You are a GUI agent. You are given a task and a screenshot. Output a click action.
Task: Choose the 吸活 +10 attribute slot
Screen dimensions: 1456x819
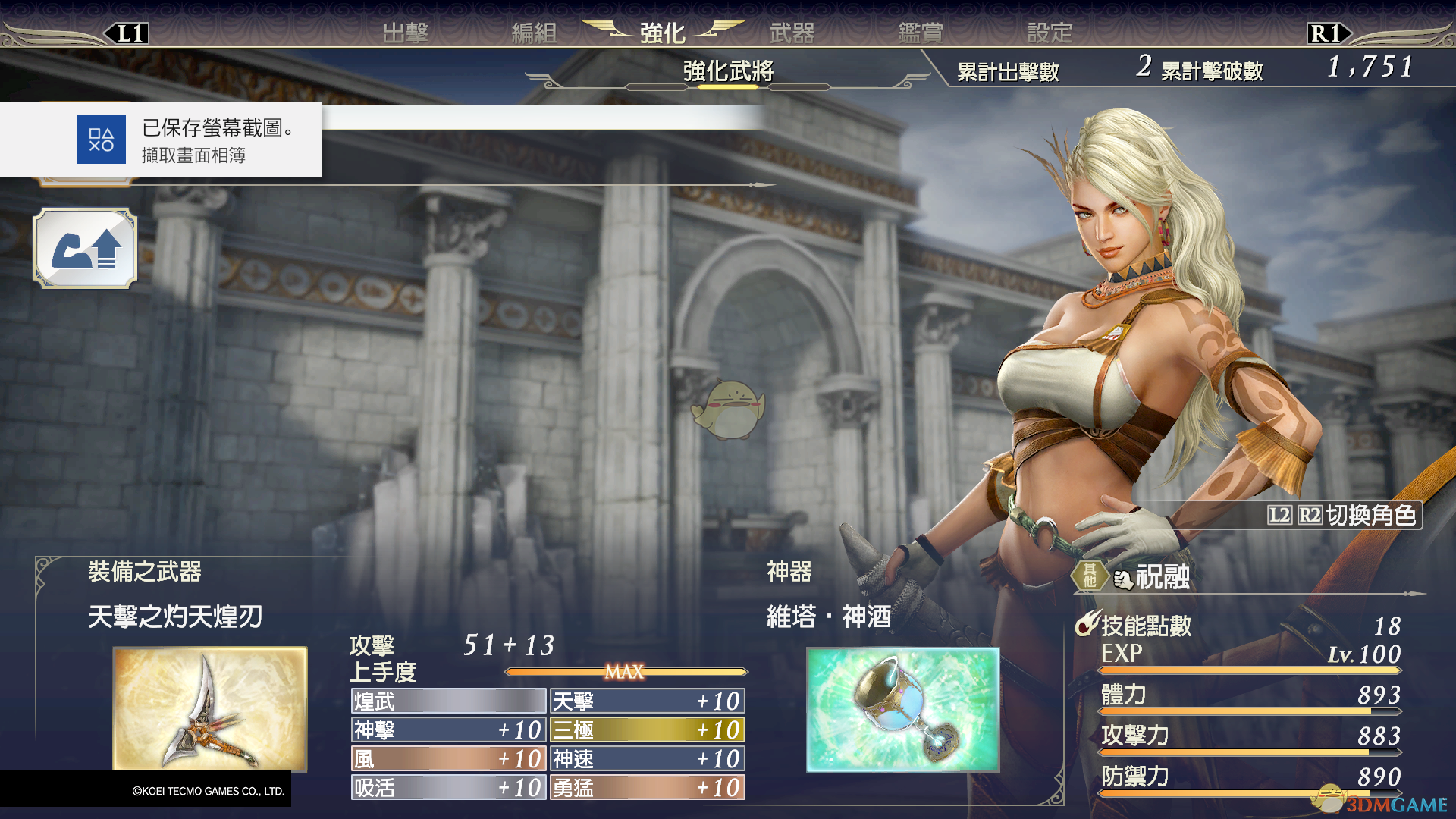click(448, 787)
